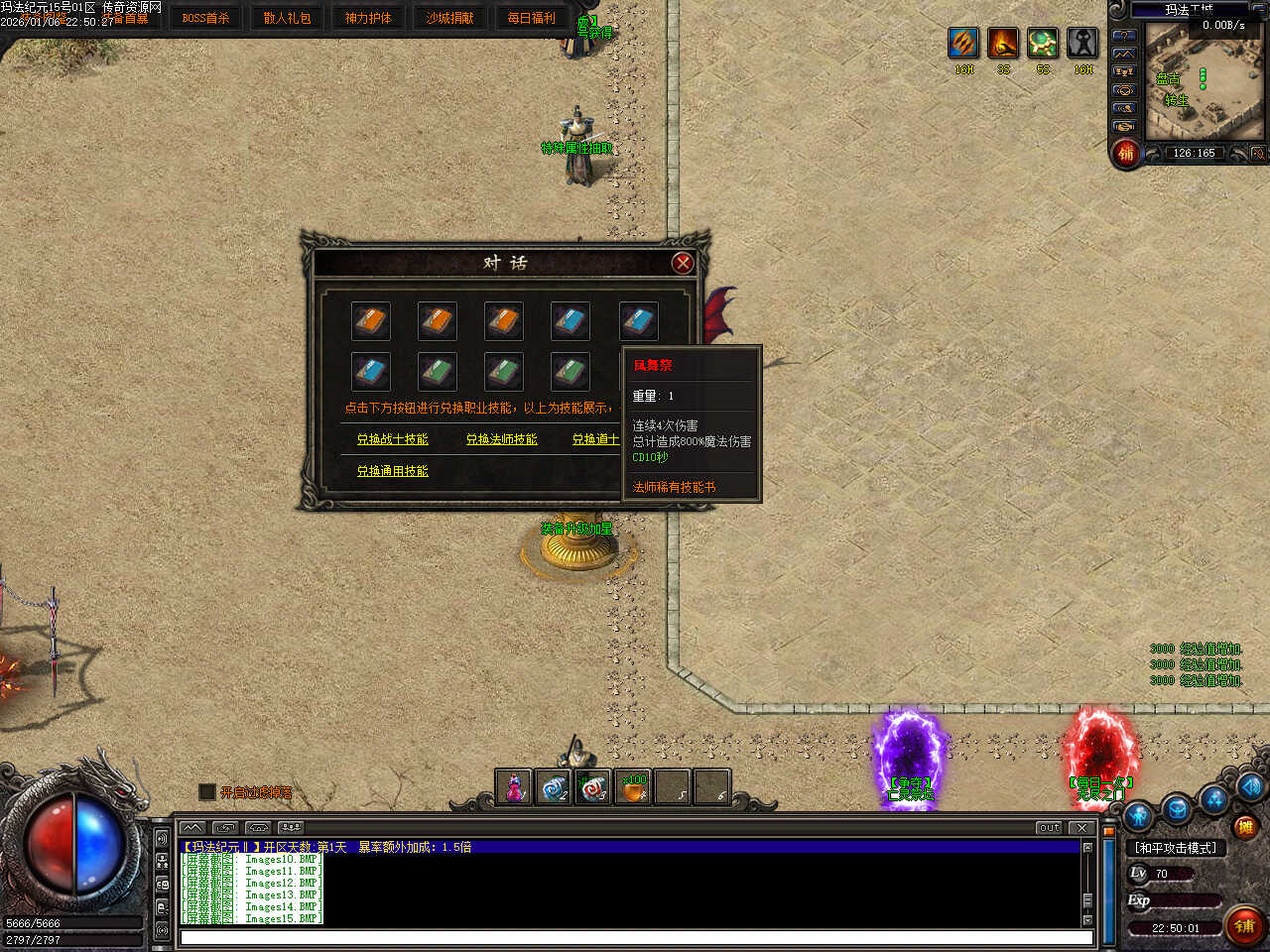Image resolution: width=1270 pixels, height=952 pixels.
Task: Select the x100 golden pot hotbar slot
Action: pos(632,788)
